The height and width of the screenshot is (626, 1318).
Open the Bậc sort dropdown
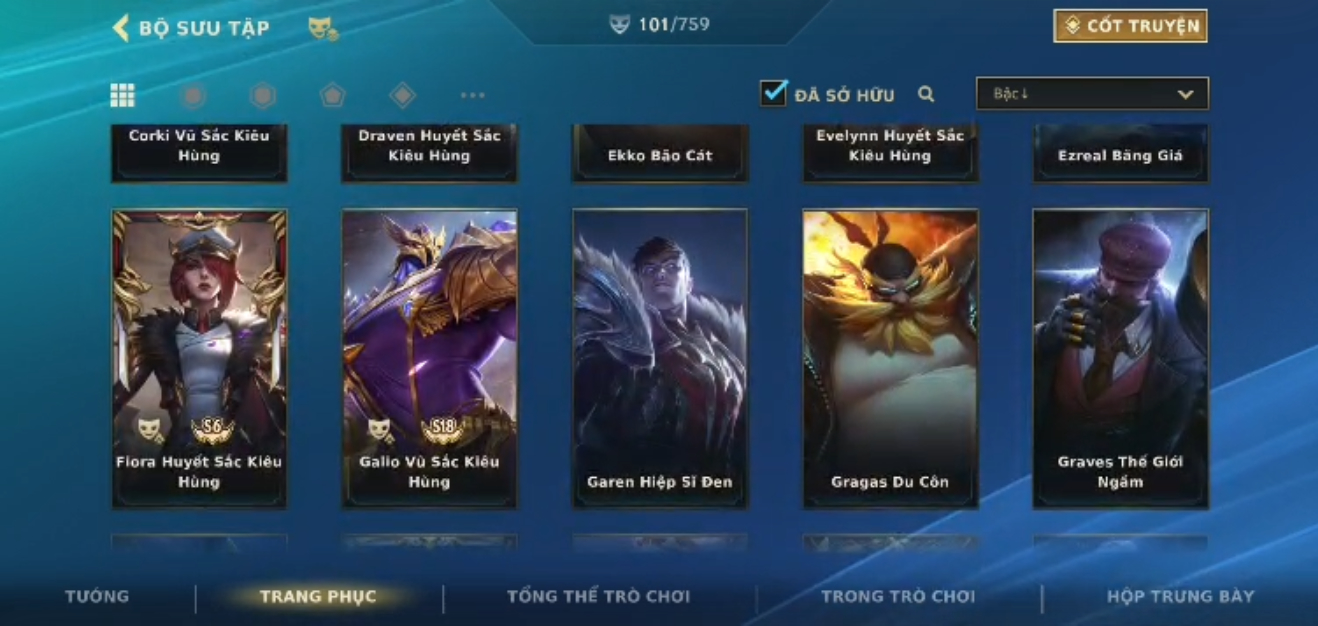point(1092,94)
